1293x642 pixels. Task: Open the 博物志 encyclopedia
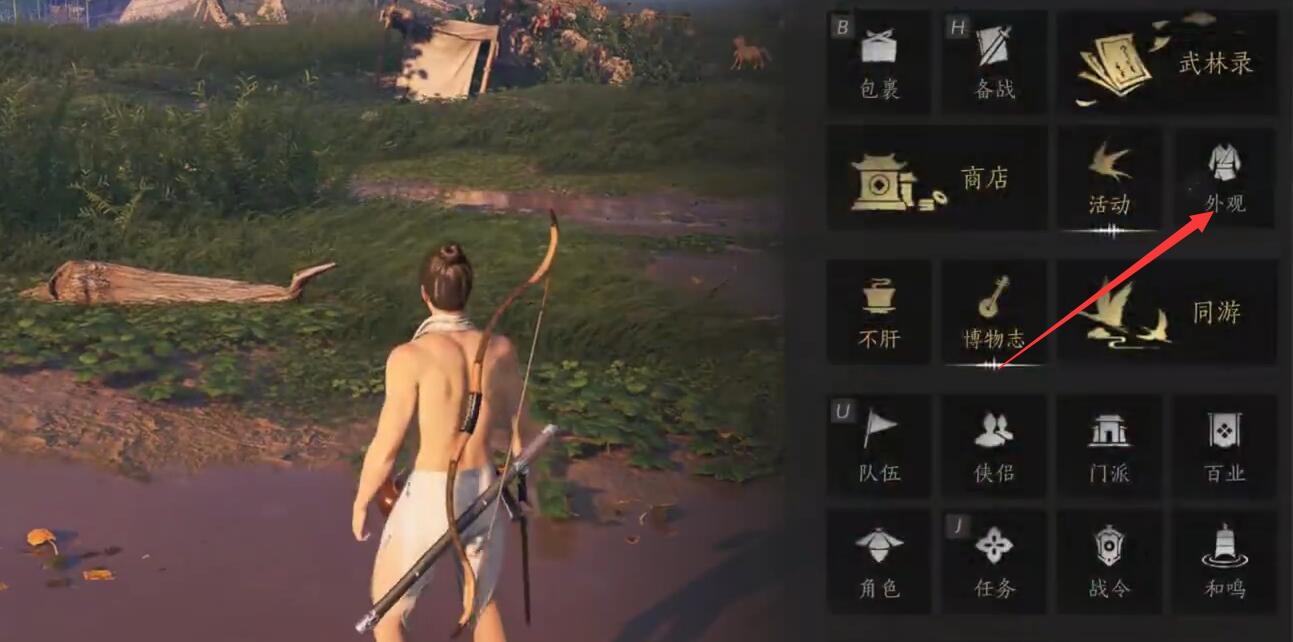point(994,312)
